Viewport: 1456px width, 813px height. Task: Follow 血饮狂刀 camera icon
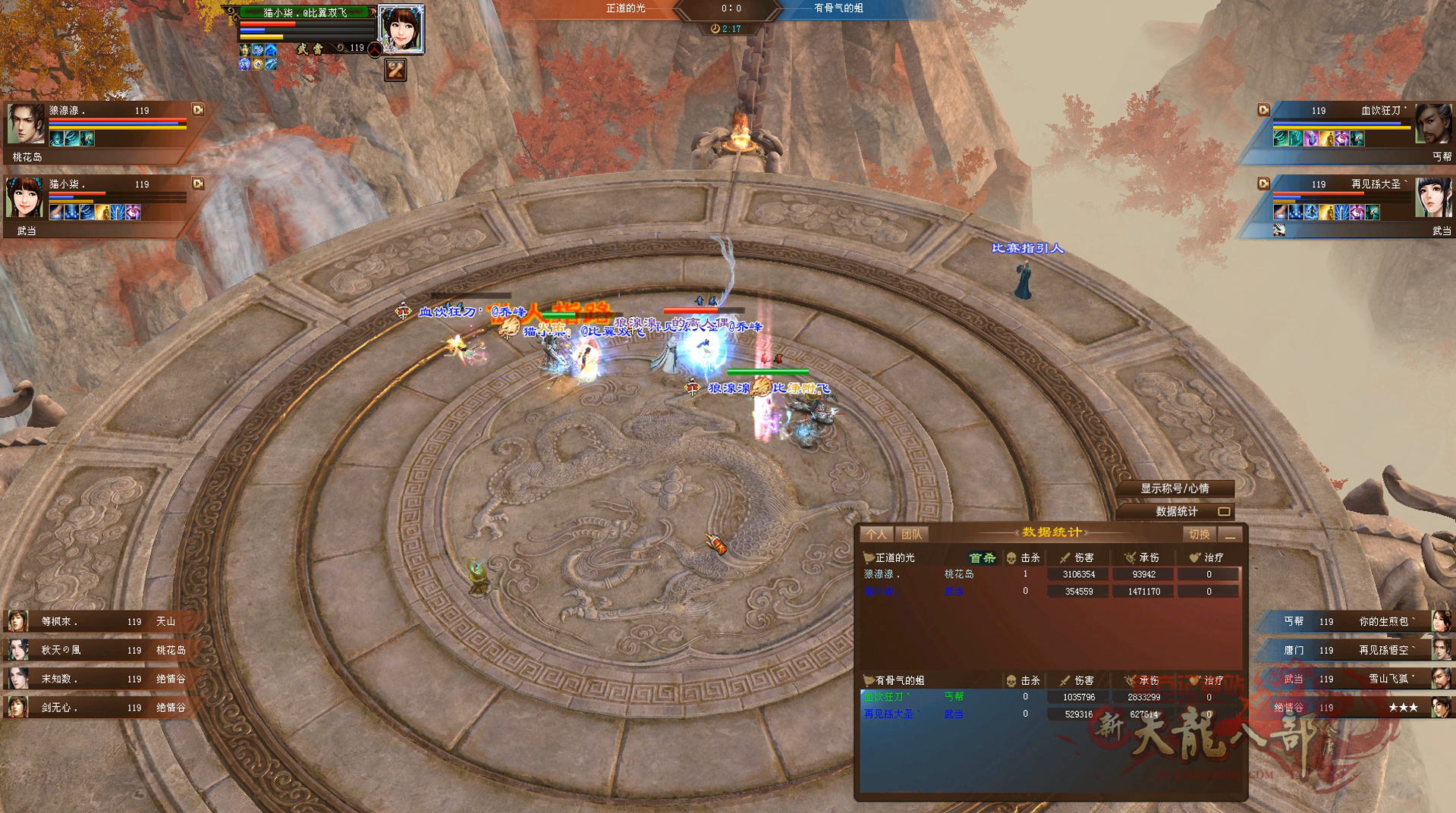click(x=1263, y=110)
